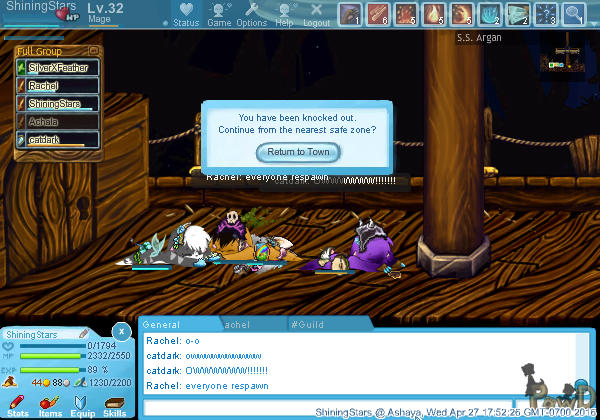
Task: Select catdark in the group list
Action: click(x=58, y=140)
